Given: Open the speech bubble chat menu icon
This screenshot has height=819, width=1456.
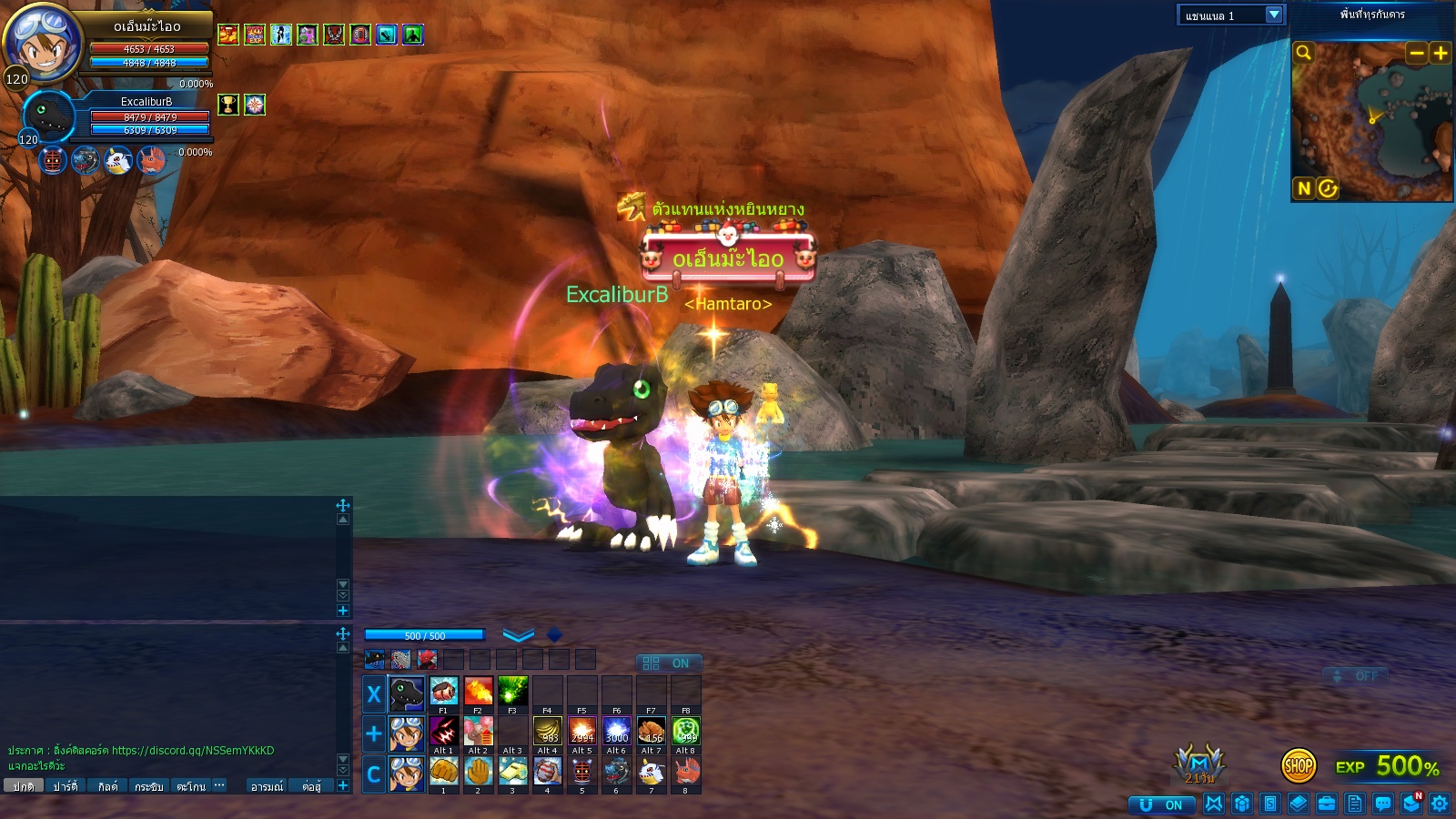Looking at the screenshot, I should tap(1383, 804).
